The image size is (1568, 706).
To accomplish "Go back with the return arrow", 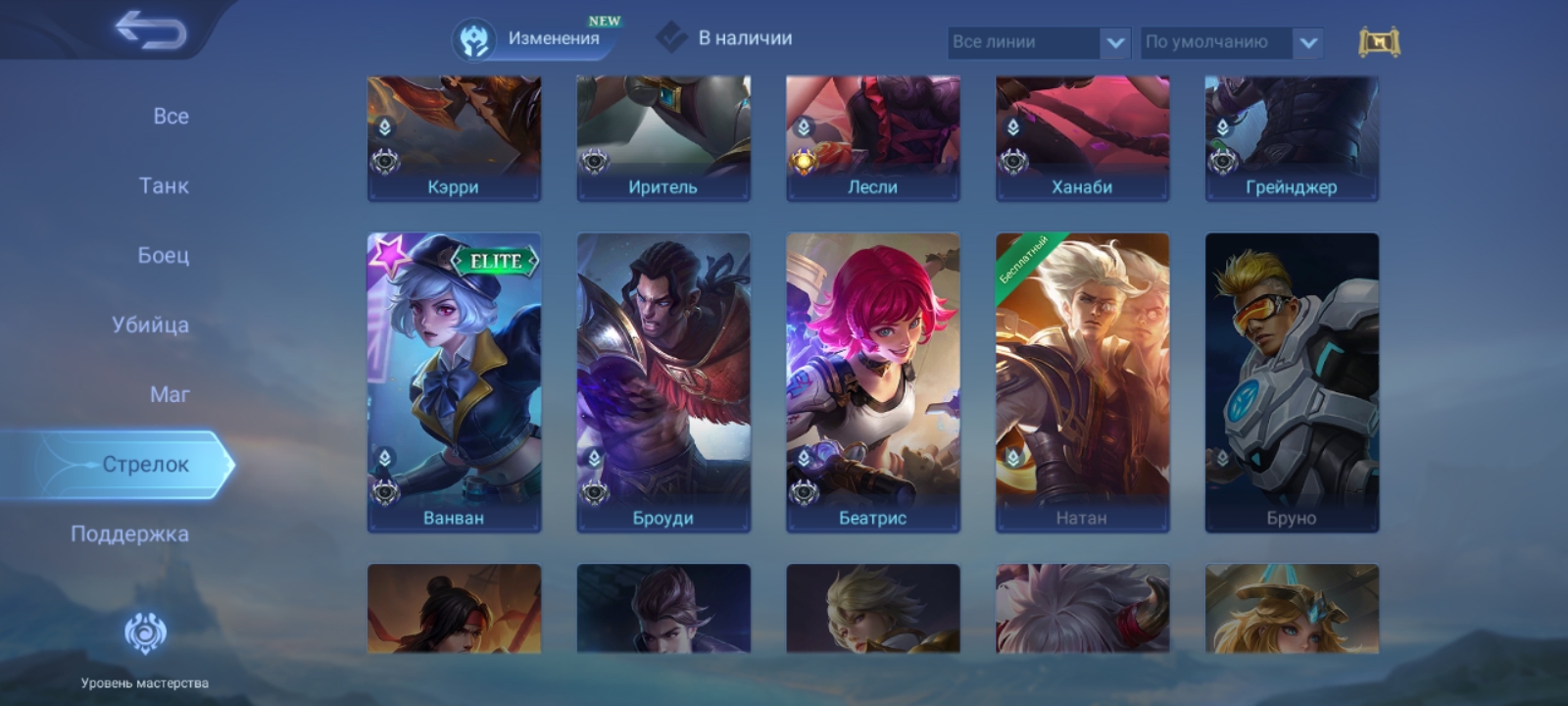I will (150, 29).
